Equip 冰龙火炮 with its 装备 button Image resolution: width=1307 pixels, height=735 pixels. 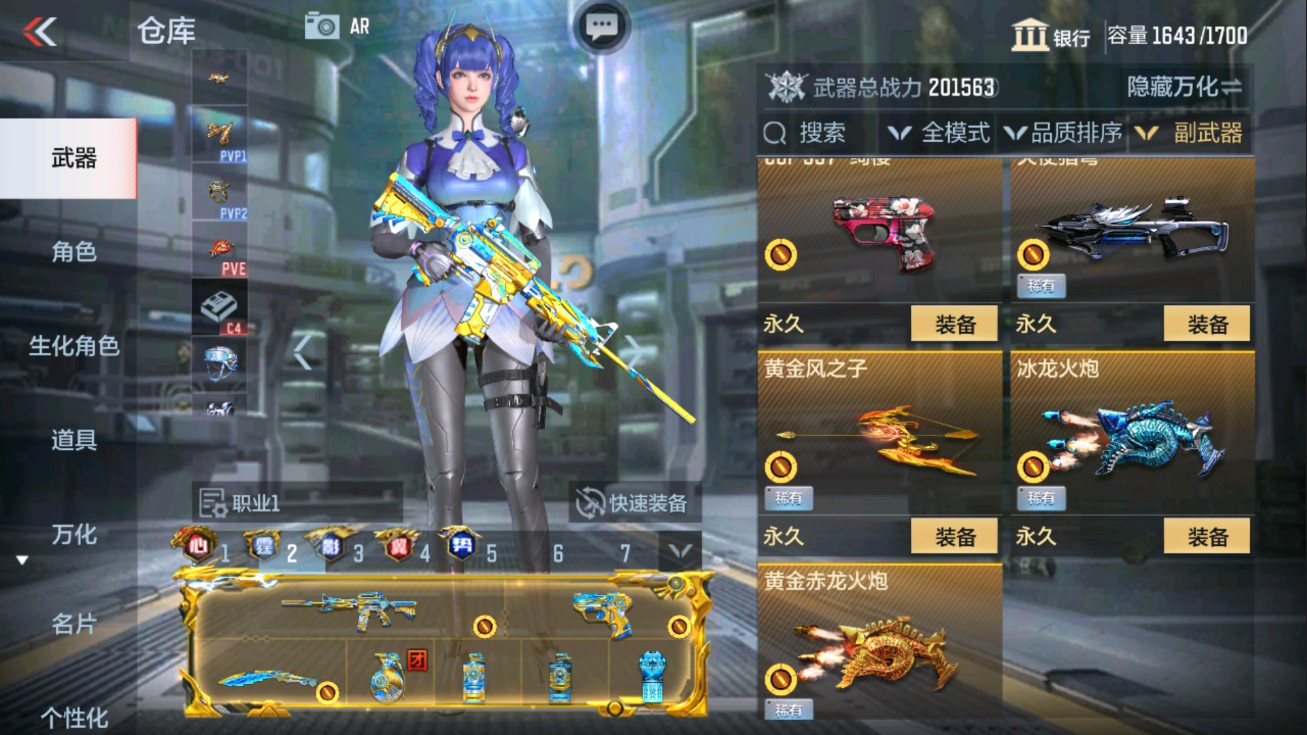click(1207, 536)
